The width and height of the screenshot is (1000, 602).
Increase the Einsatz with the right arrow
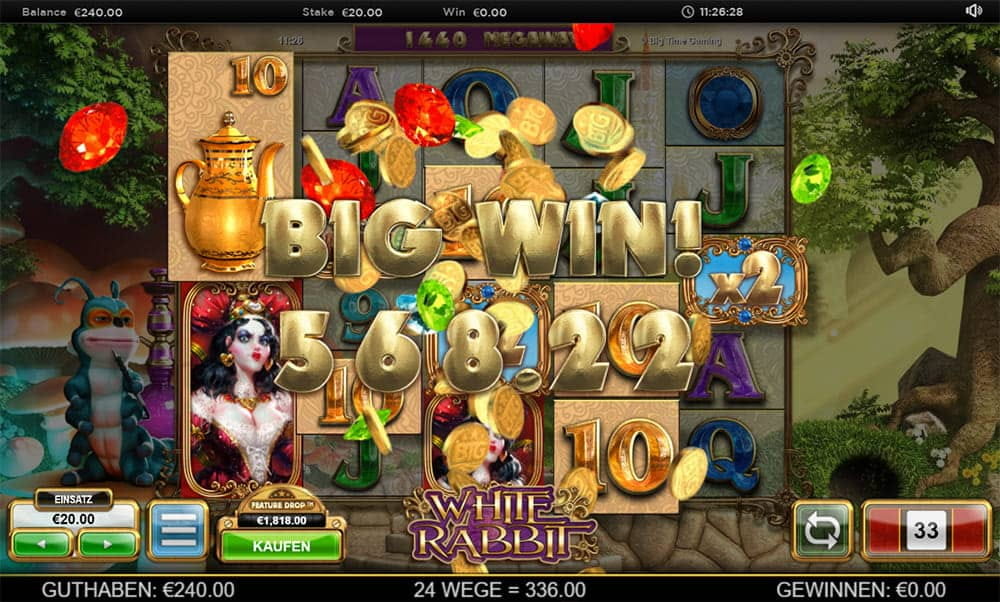click(x=107, y=544)
